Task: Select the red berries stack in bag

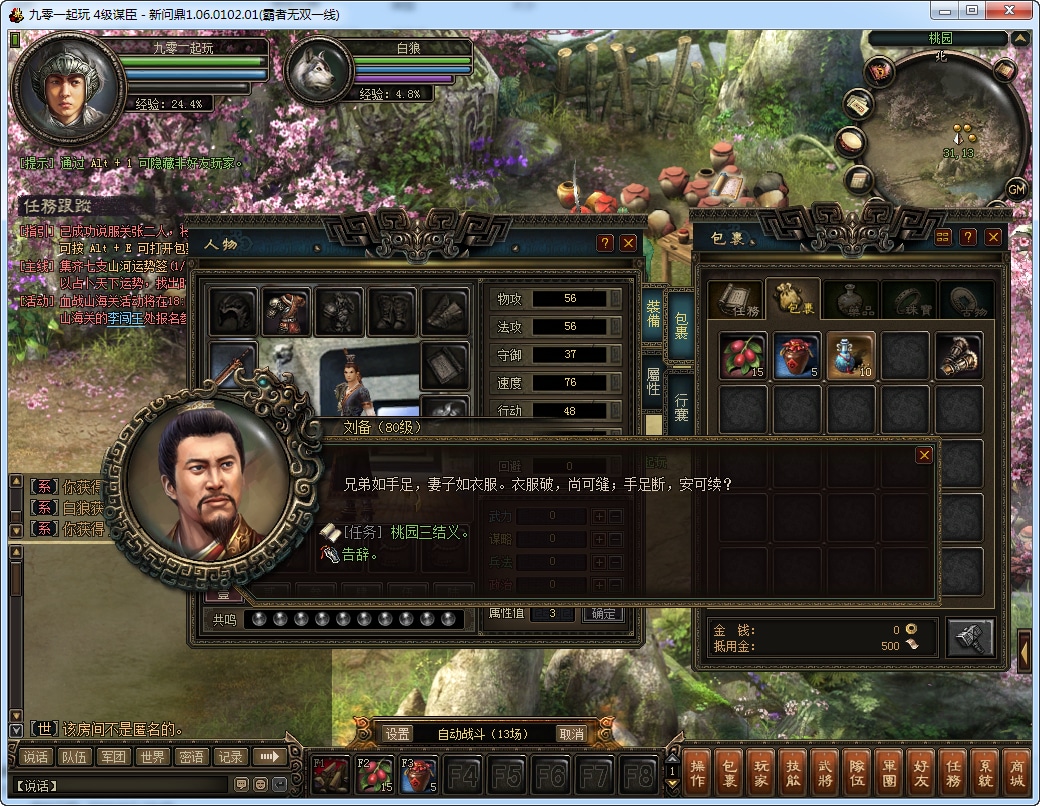Action: tap(742, 356)
